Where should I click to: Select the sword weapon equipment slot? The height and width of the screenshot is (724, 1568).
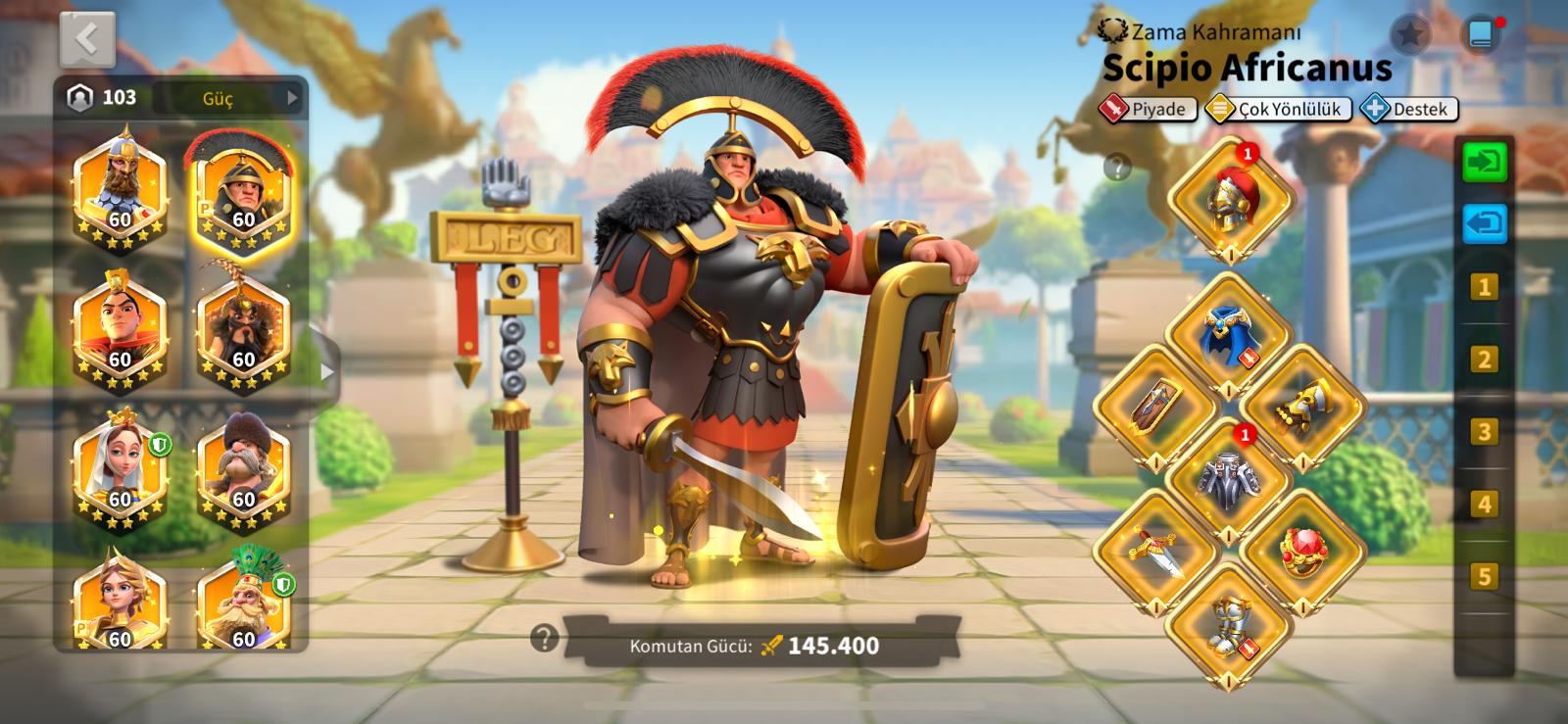point(1156,550)
